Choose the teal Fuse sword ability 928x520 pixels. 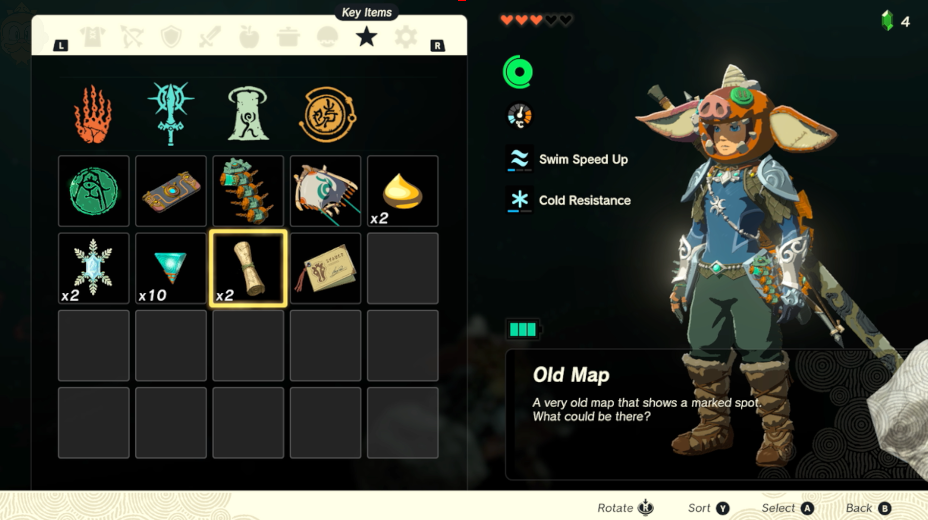pyautogui.click(x=171, y=113)
